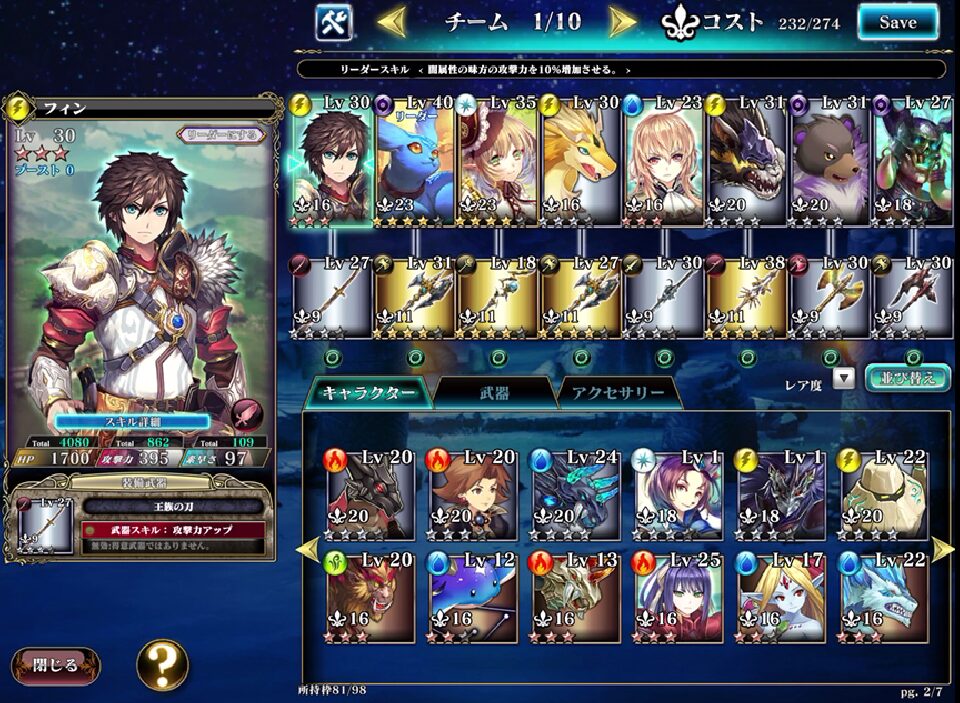Click the 並び替え sort button
The image size is (960, 703).
coord(906,378)
